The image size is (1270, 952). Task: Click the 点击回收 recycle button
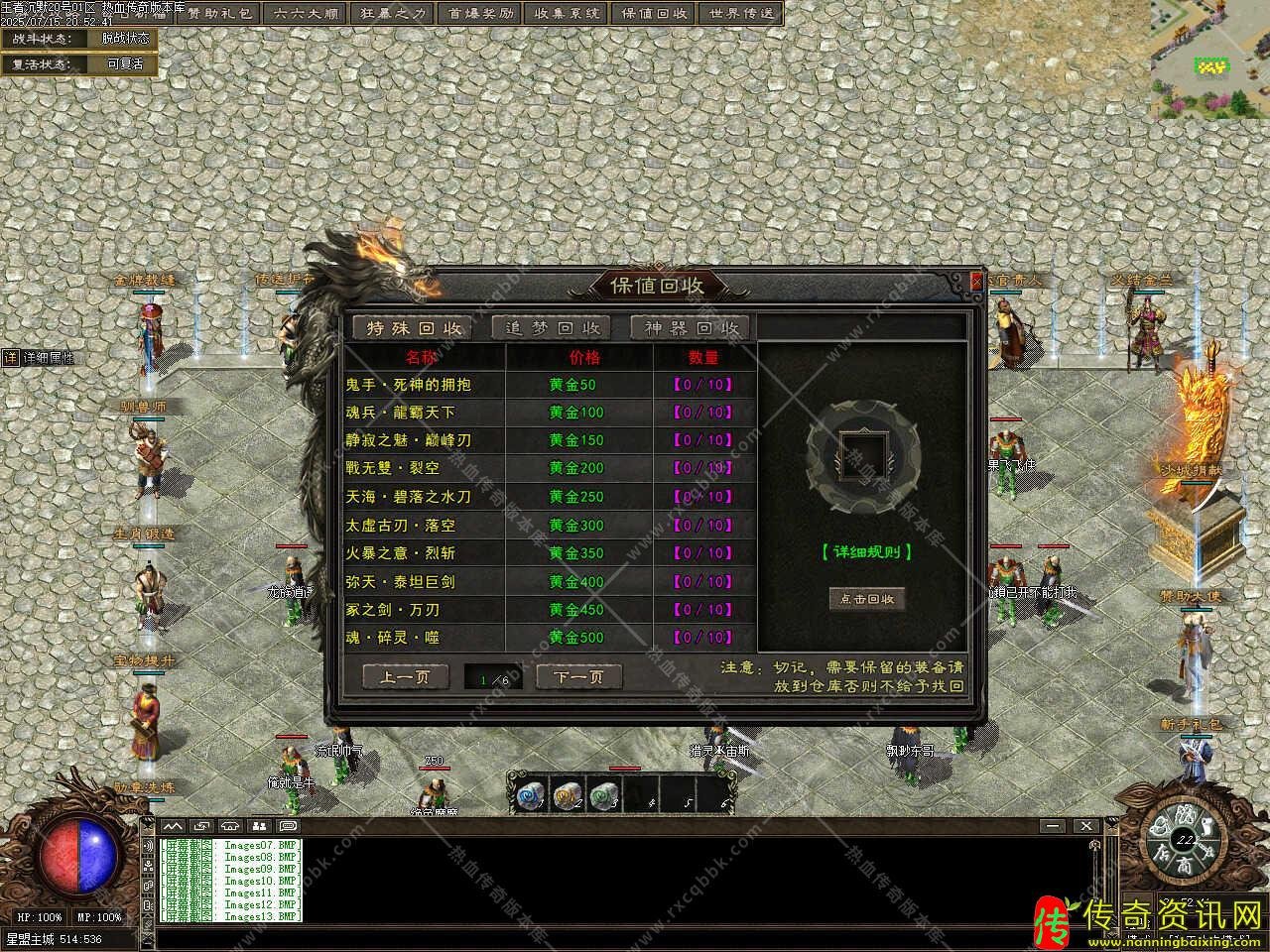(x=867, y=599)
